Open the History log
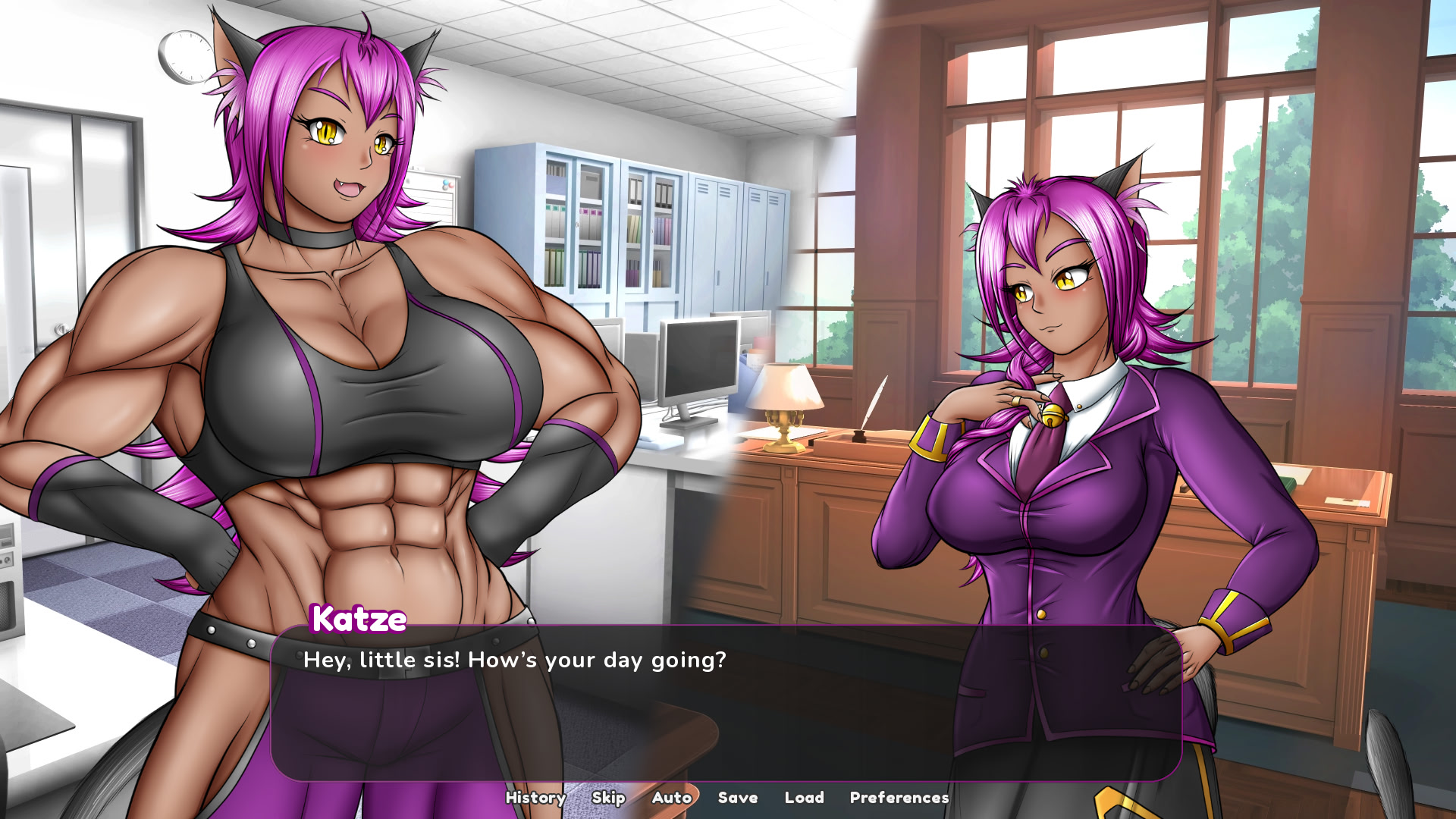This screenshot has height=819, width=1456. [535, 798]
